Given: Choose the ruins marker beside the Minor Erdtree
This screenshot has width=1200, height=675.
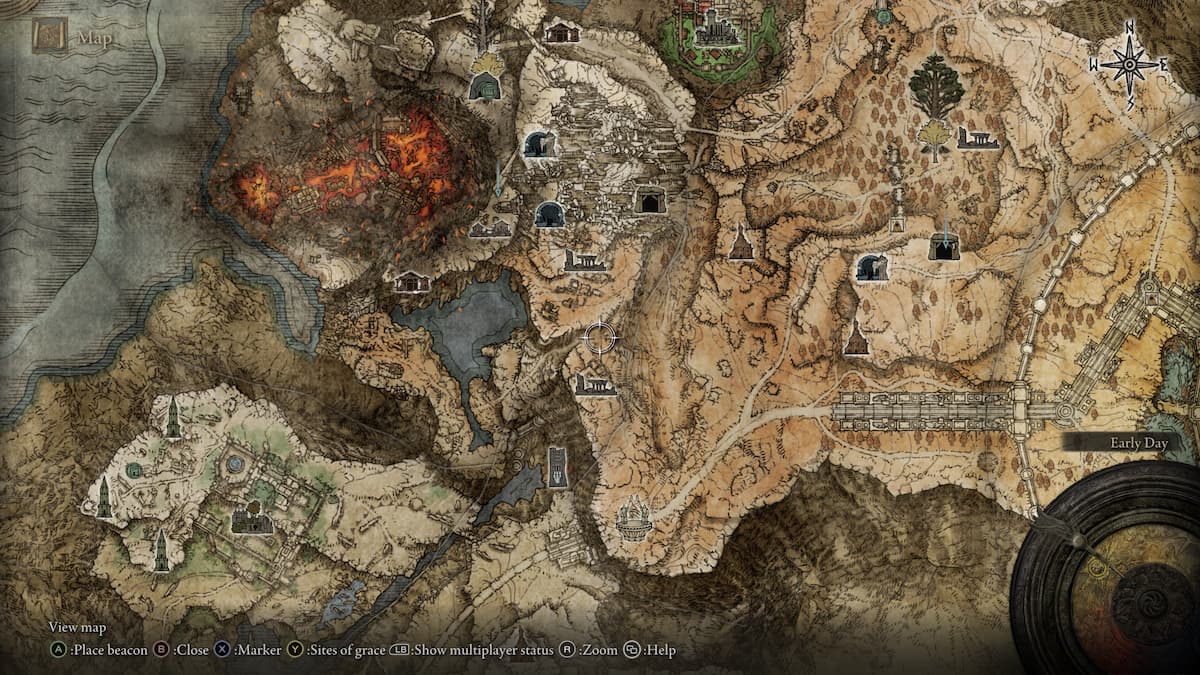Looking at the screenshot, I should coord(977,138).
